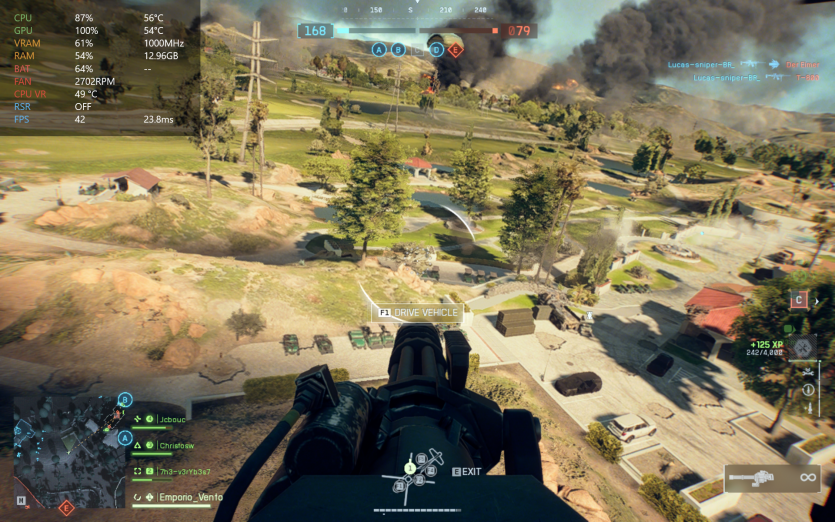The height and width of the screenshot is (522, 835).
Task: Open the minimap in the corner
Action: (x=66, y=441)
